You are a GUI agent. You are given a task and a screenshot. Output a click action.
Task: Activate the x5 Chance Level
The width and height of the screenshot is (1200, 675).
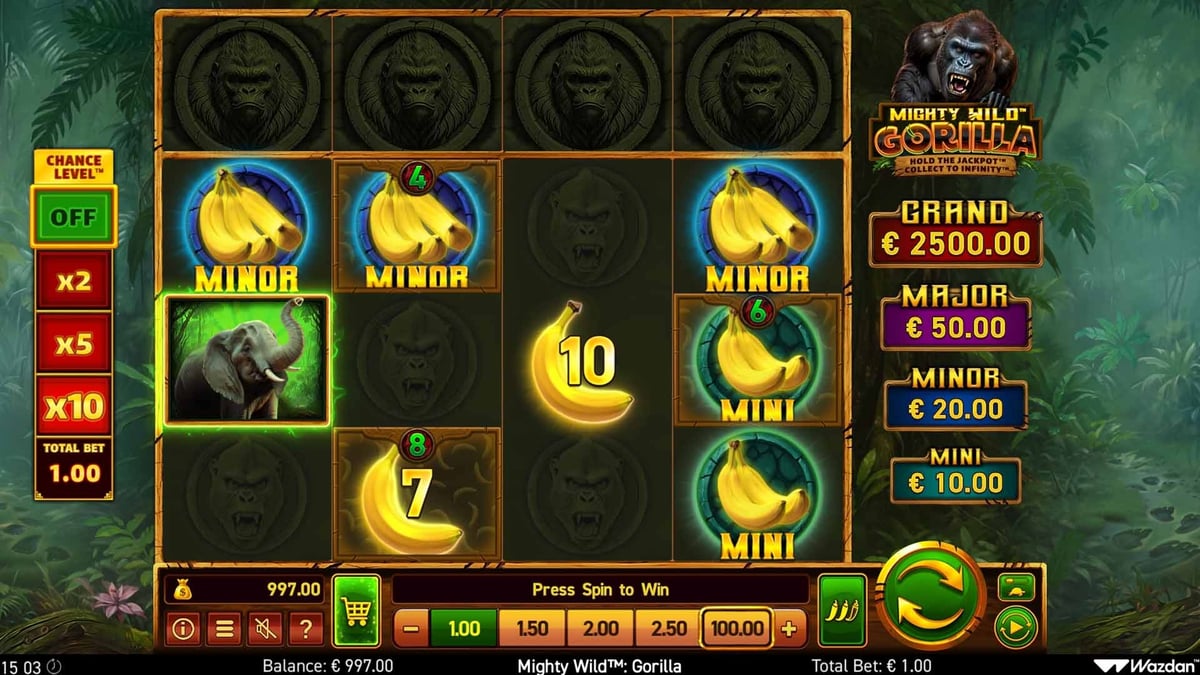point(74,344)
